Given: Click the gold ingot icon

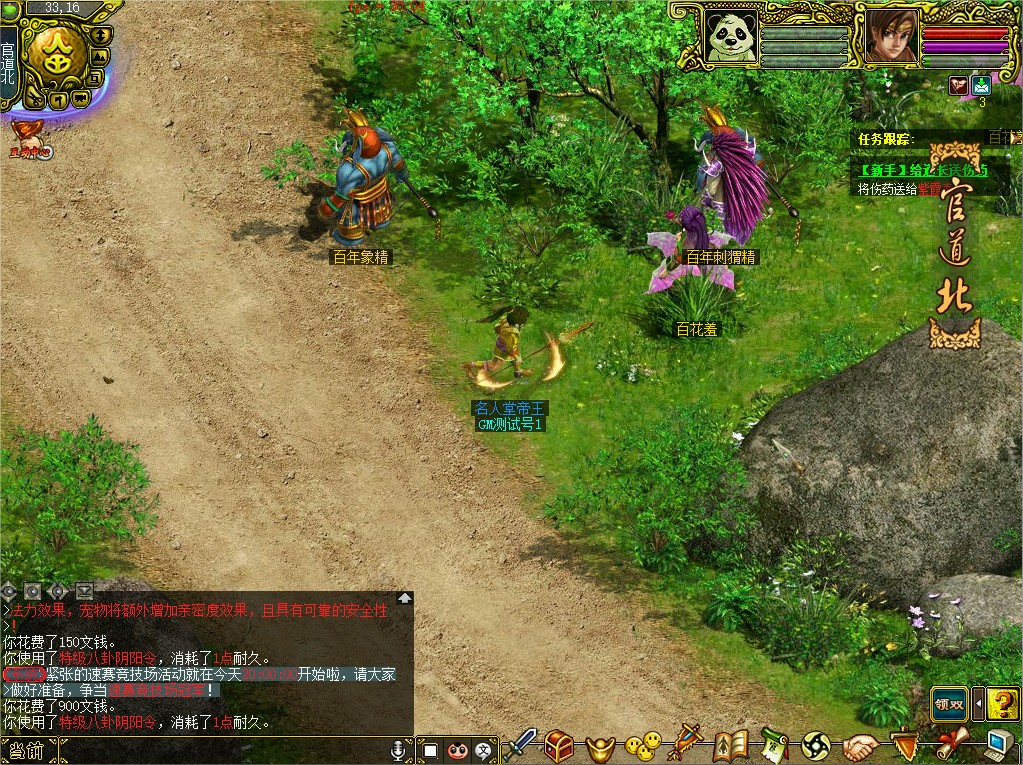Looking at the screenshot, I should (600, 746).
